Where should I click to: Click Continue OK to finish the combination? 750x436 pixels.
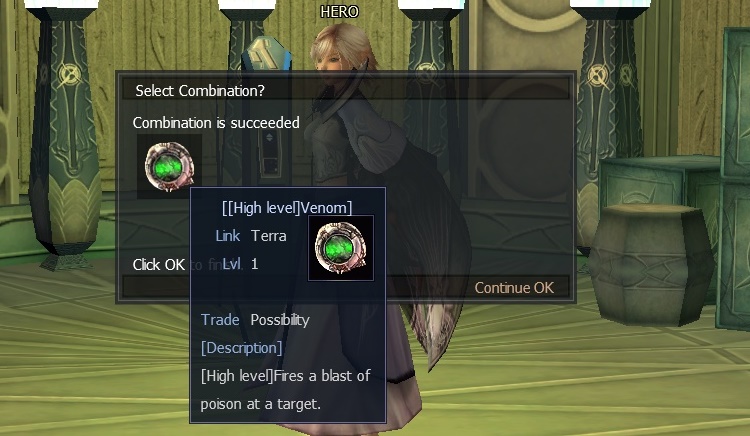tap(513, 288)
